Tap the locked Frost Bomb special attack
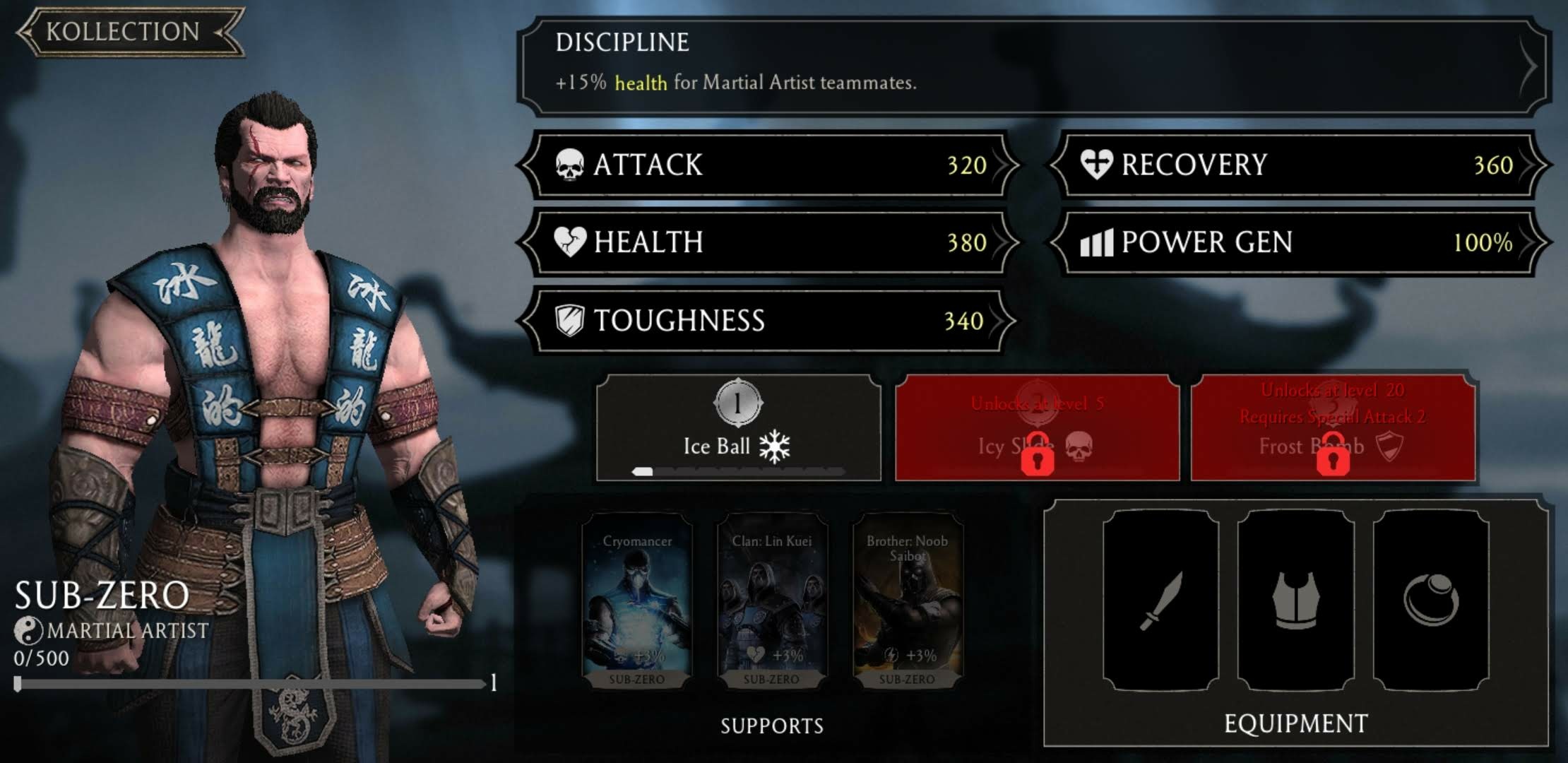The image size is (1568, 763). [x=1333, y=428]
